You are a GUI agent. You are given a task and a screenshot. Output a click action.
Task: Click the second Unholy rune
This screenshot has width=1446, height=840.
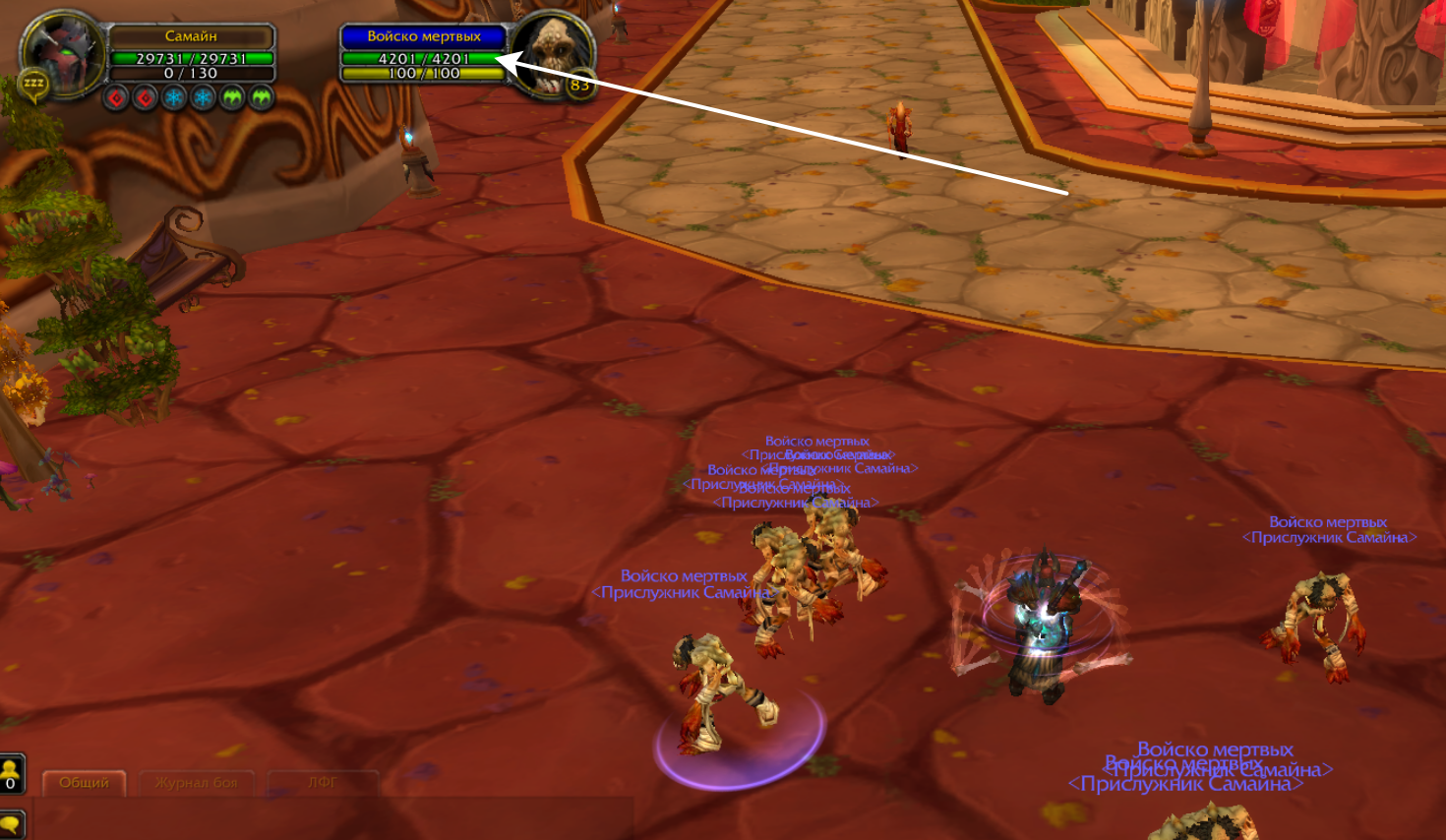261,98
